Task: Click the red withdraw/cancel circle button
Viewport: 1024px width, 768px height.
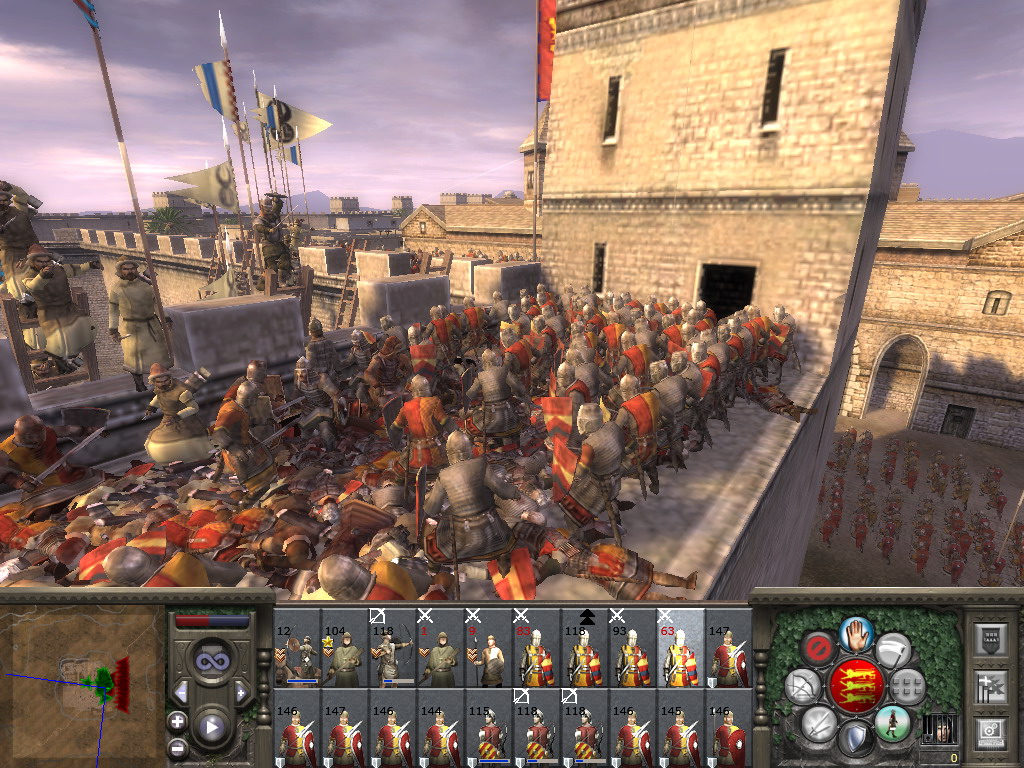Action: (819, 648)
